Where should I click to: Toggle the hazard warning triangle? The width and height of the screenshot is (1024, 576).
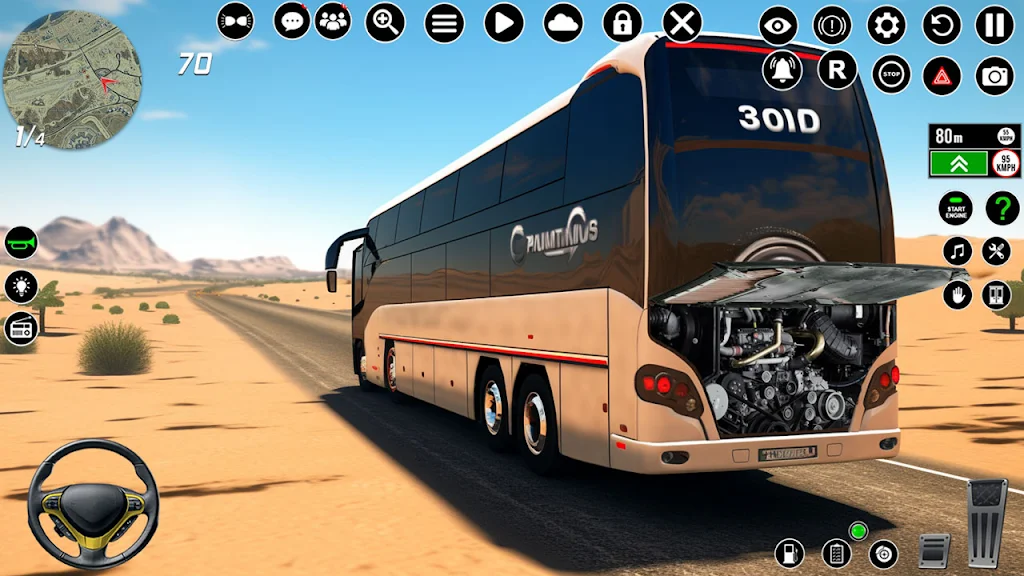point(942,75)
